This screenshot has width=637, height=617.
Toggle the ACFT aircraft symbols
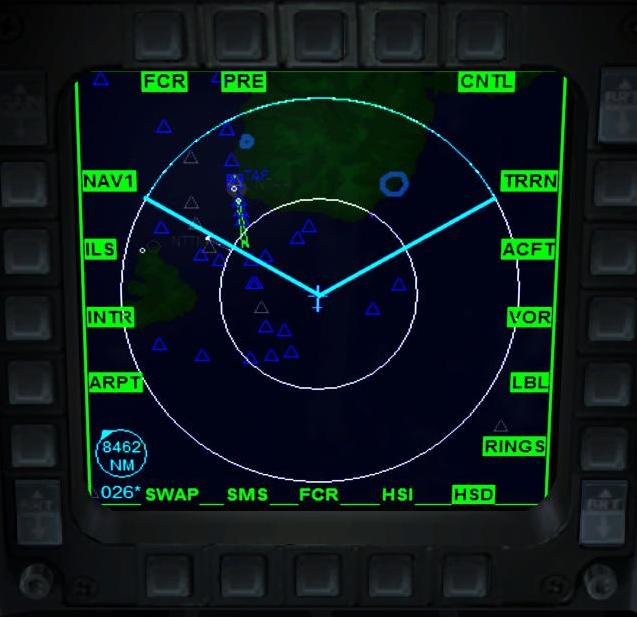click(x=528, y=249)
